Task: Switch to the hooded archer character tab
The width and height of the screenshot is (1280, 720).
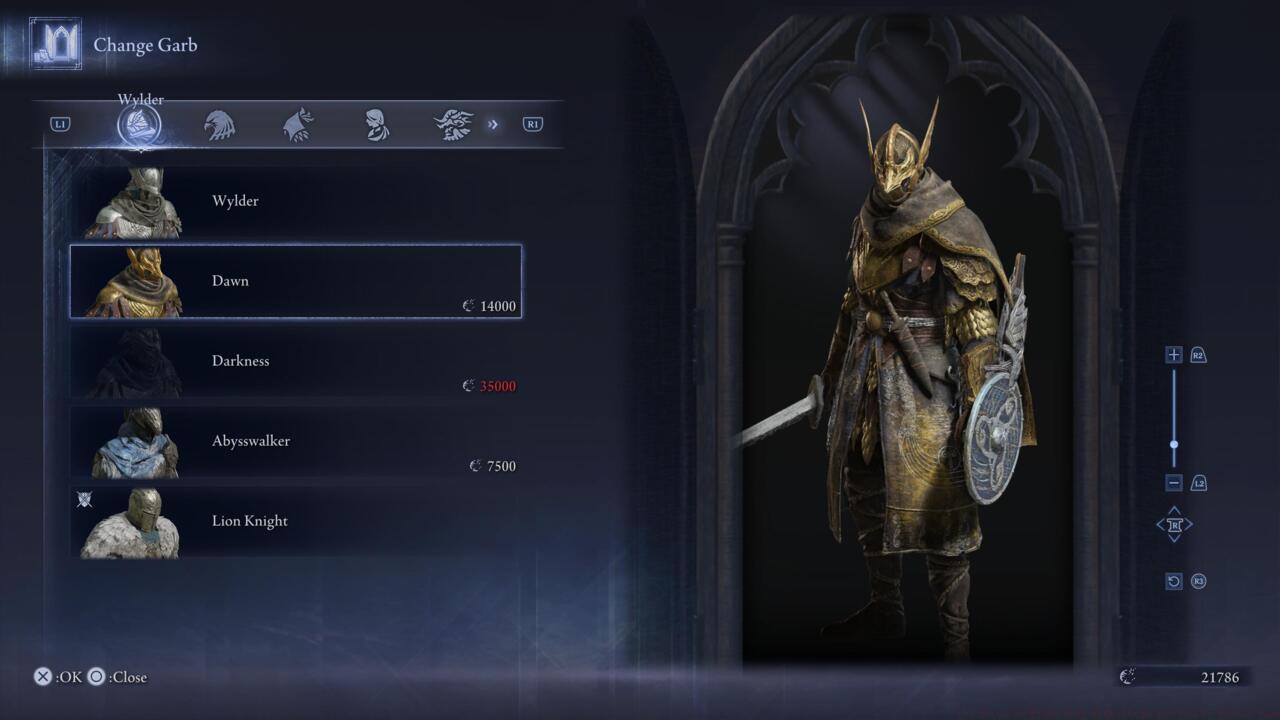Action: coord(298,125)
